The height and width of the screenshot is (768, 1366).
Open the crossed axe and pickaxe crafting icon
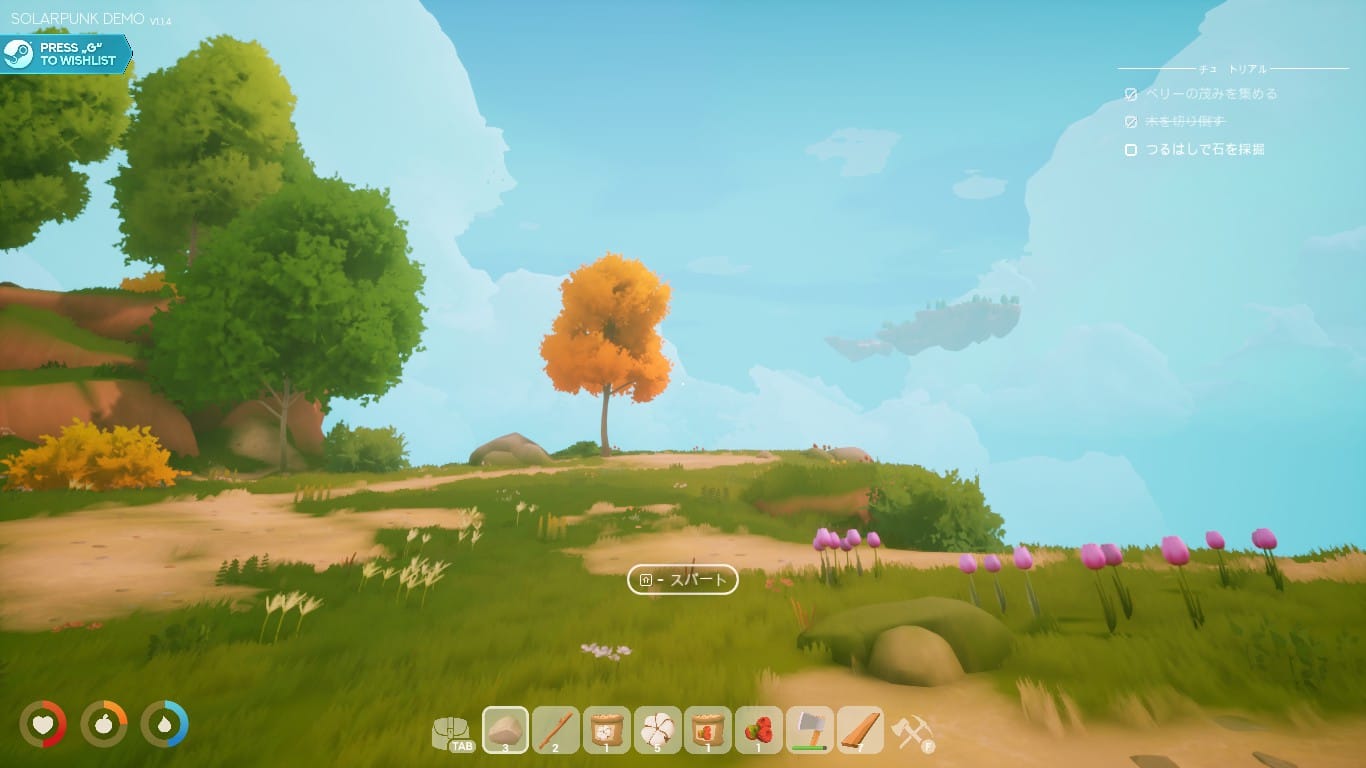[x=912, y=732]
